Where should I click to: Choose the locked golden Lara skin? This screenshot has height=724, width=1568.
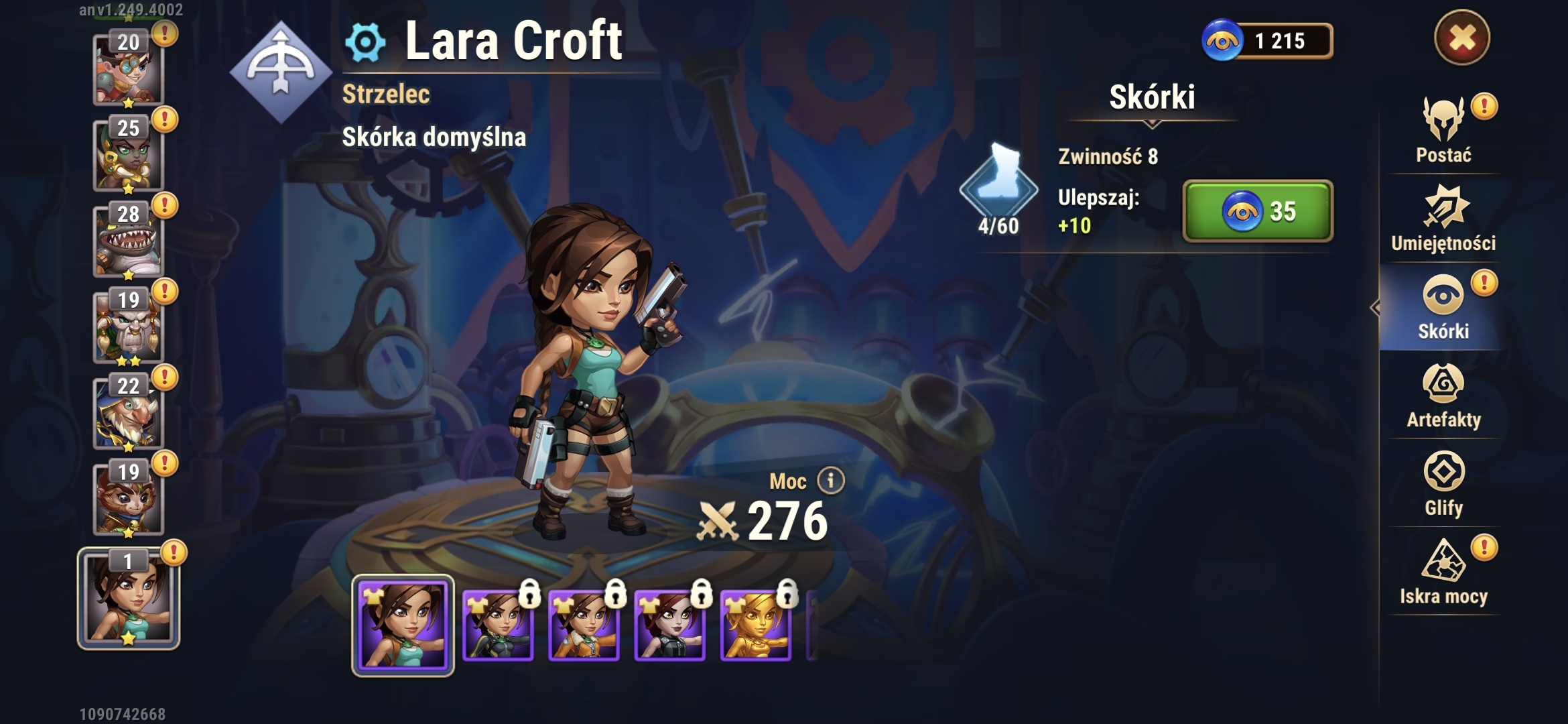click(755, 625)
